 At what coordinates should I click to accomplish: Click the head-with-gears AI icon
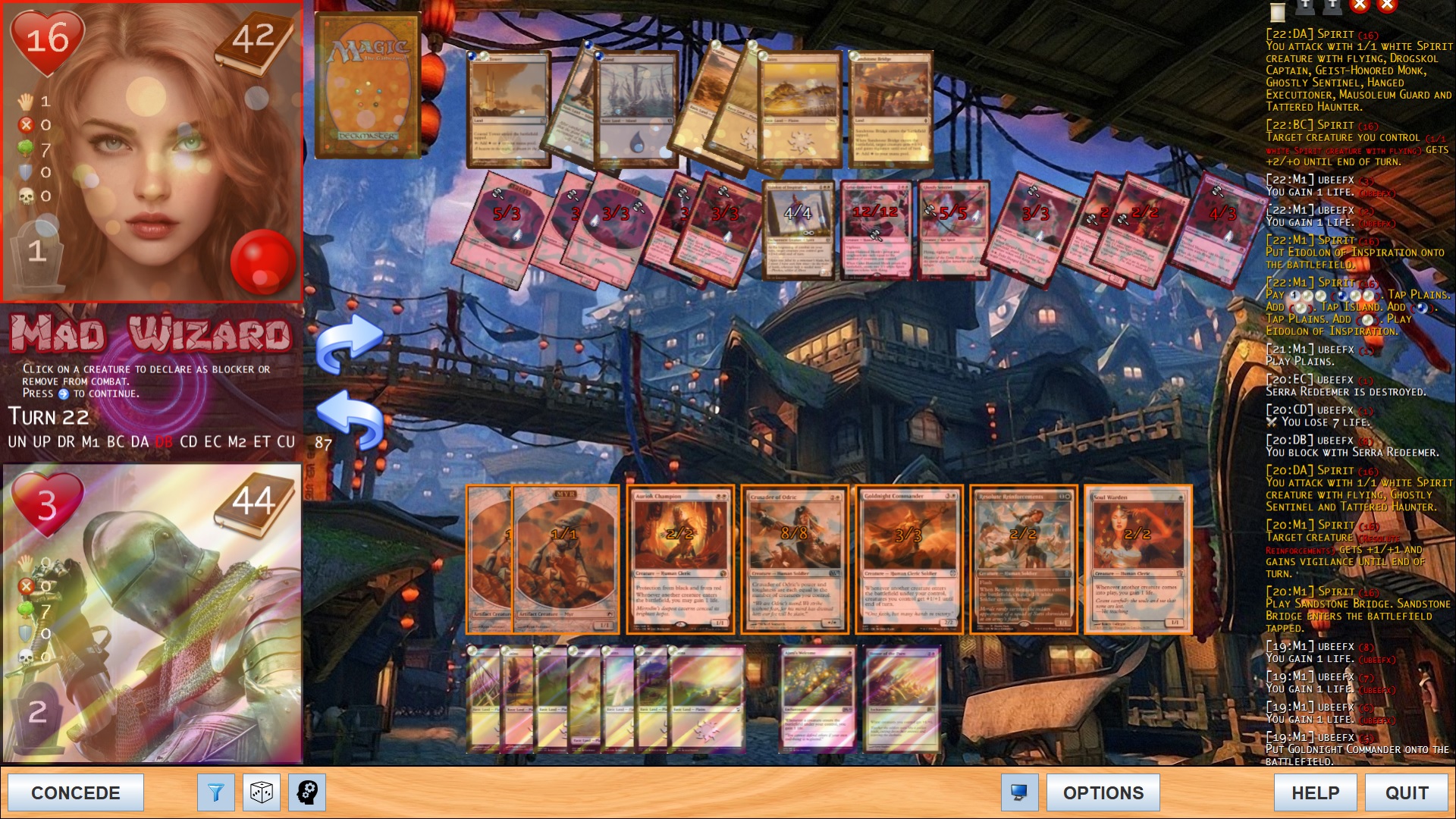(x=307, y=792)
